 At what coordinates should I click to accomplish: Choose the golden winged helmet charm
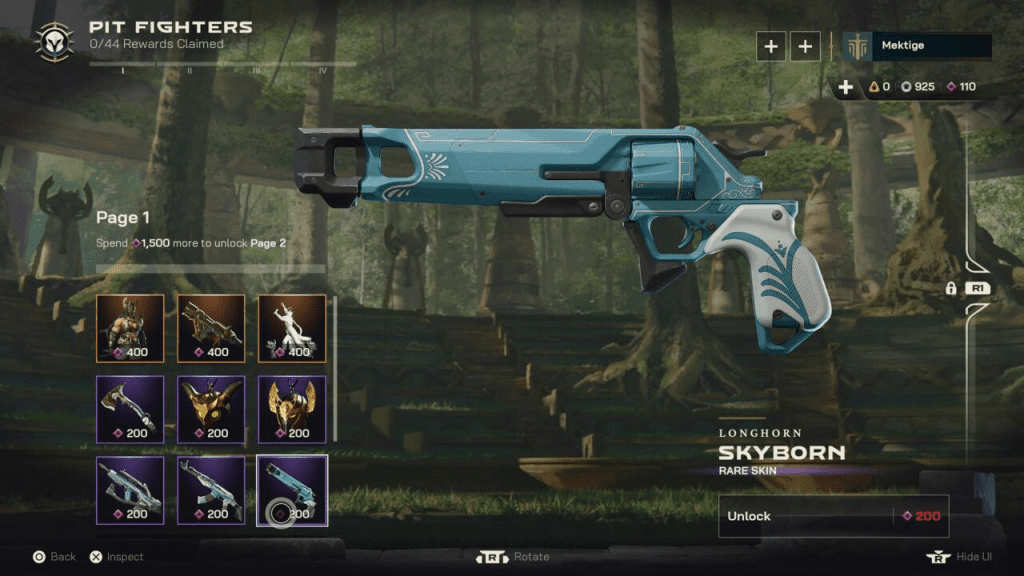click(x=292, y=408)
